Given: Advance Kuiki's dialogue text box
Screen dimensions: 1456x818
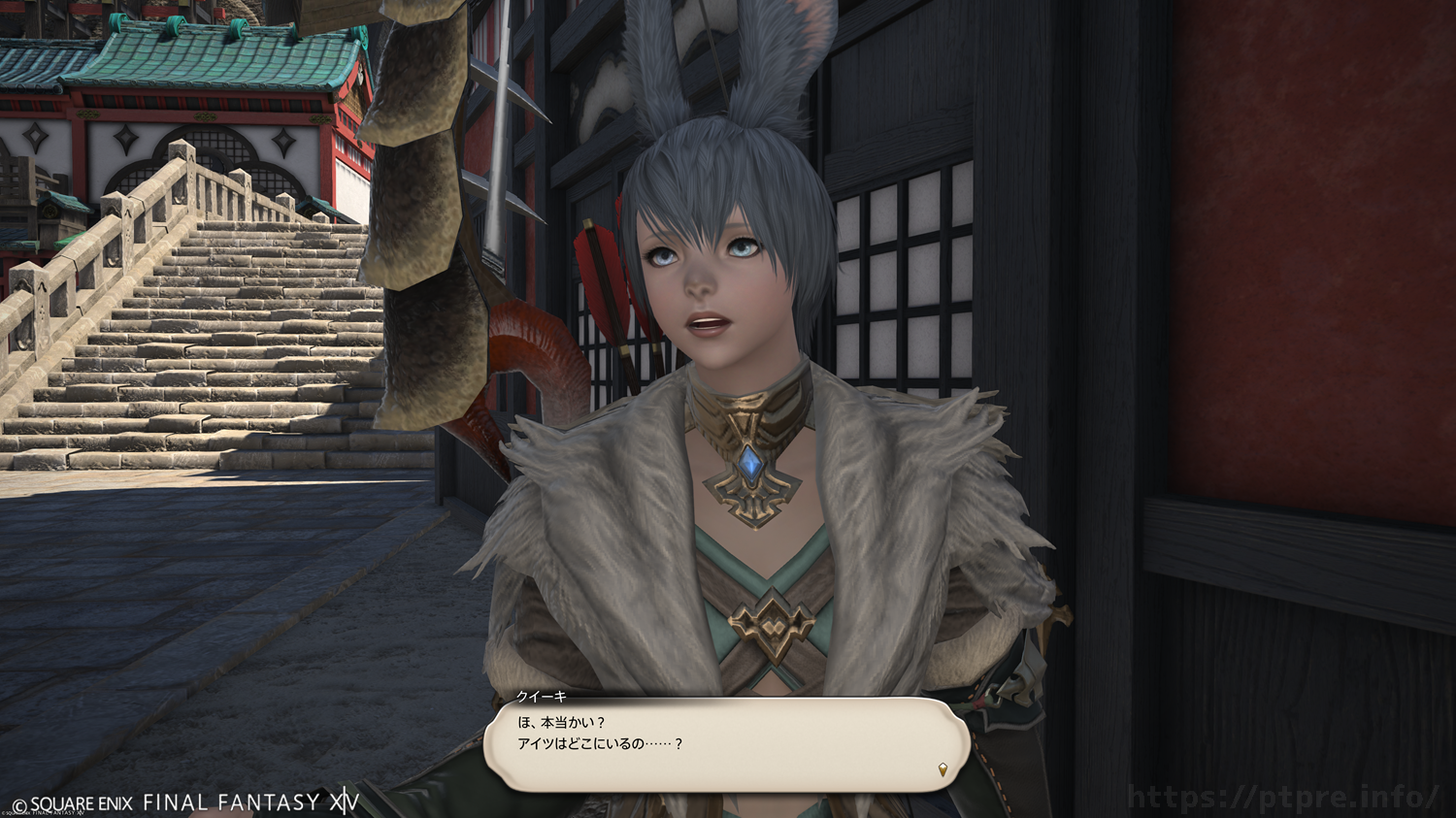Looking at the screenshot, I should tap(726, 743).
